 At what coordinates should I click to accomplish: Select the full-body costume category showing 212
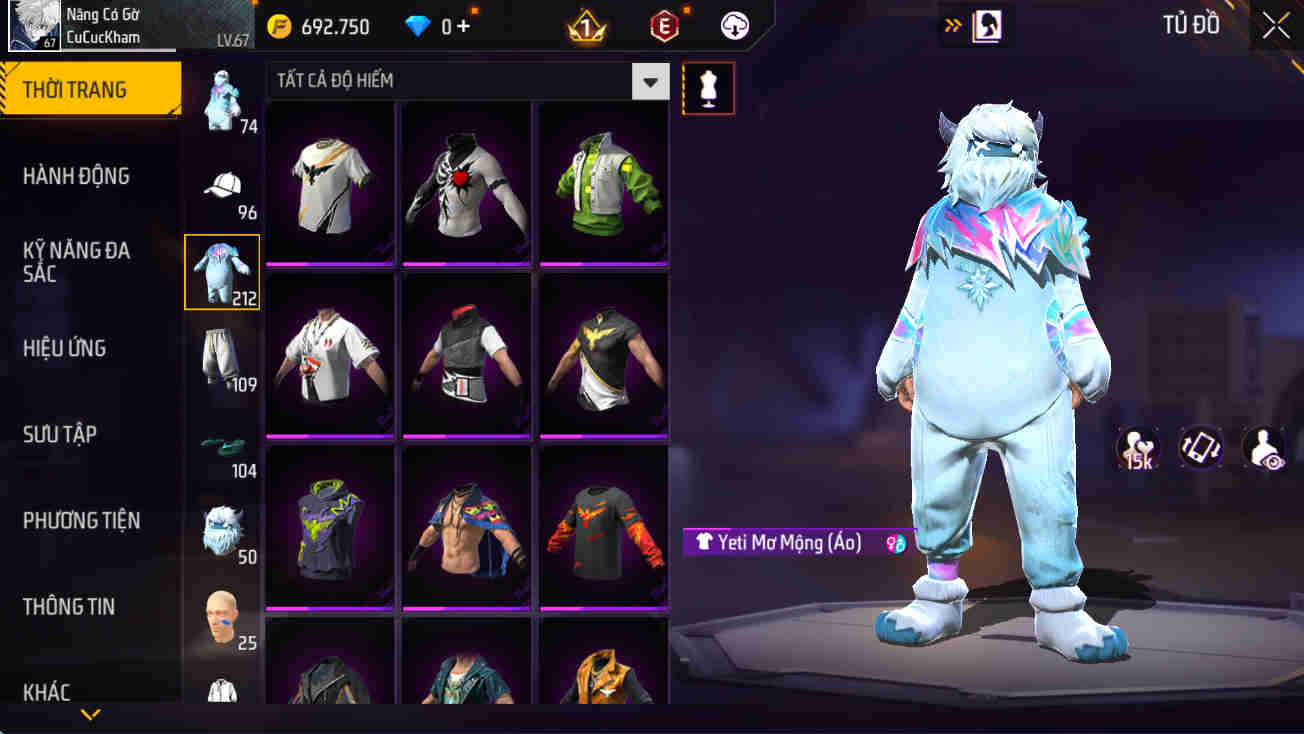pyautogui.click(x=222, y=270)
